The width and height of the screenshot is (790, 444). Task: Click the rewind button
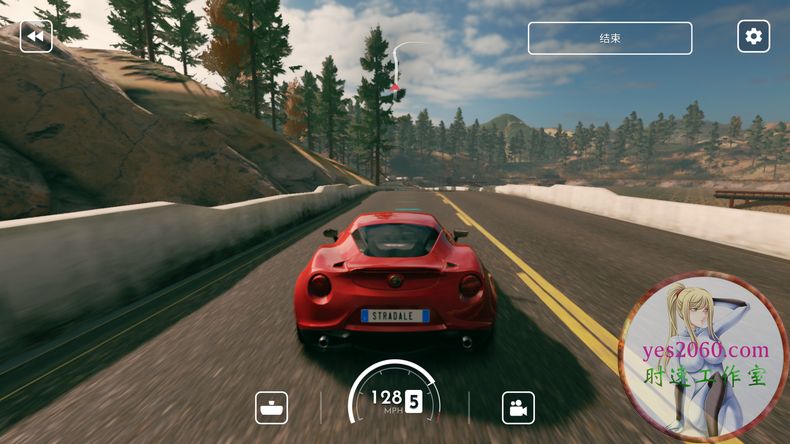click(x=36, y=37)
